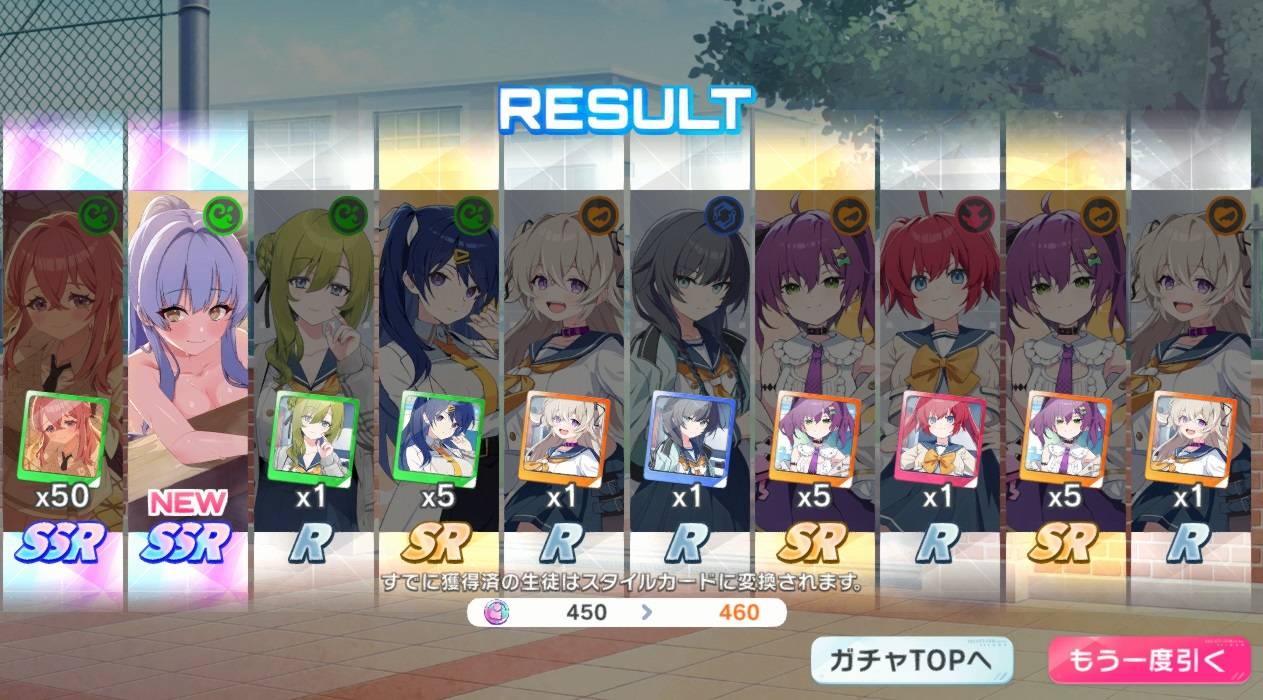Choose the x50 SSR pink-haired card
The image size is (1263, 700).
tap(62, 360)
